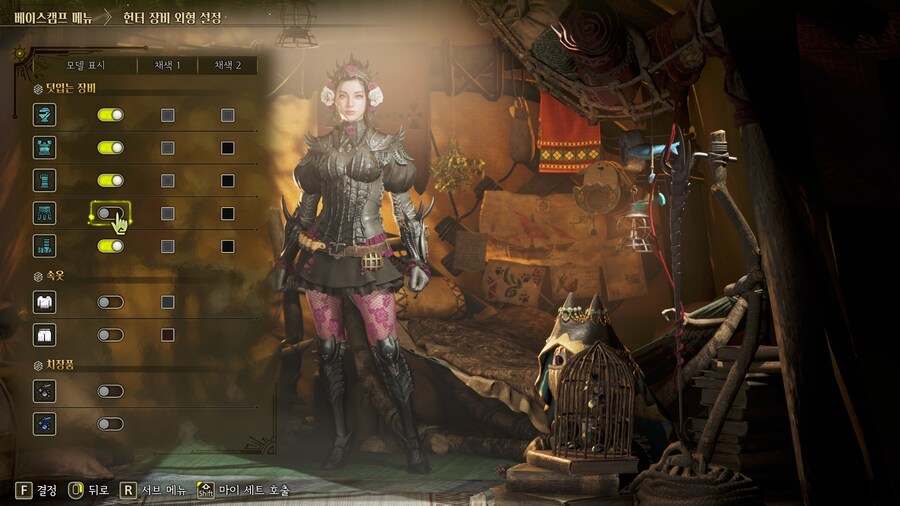Select the helmet equipment icon

44,115
